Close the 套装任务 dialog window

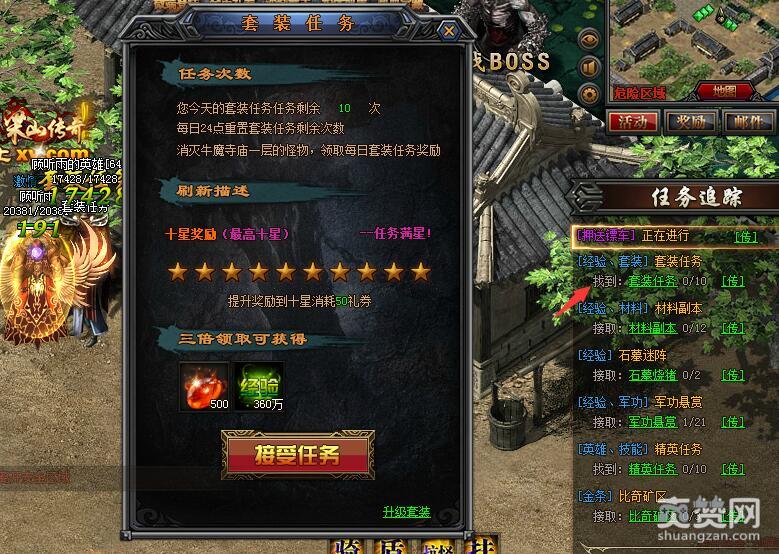click(x=449, y=31)
